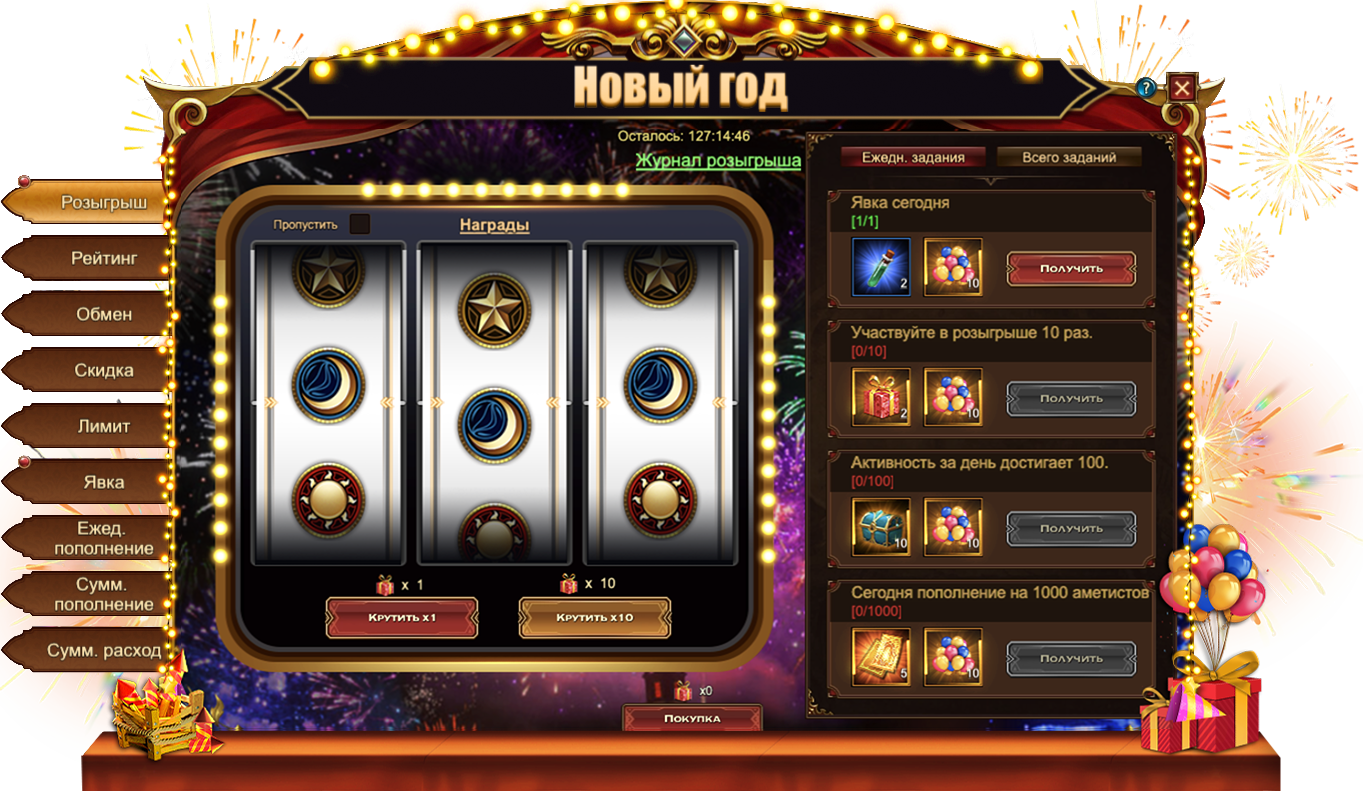The height and width of the screenshot is (791, 1363).
Task: Open the Журнал розыгрыша link
Action: click(x=718, y=160)
